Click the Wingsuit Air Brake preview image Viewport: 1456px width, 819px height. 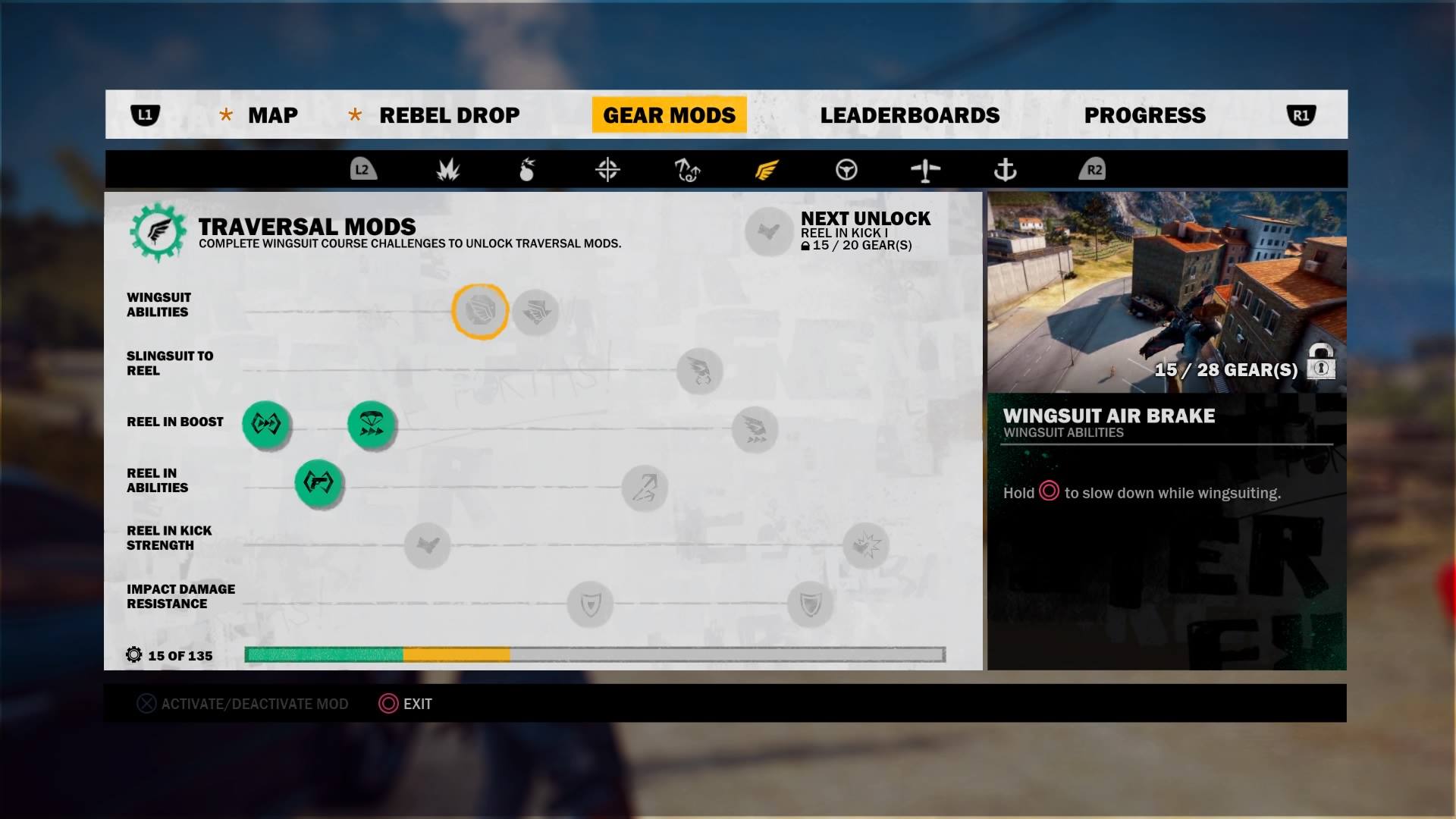(1166, 292)
